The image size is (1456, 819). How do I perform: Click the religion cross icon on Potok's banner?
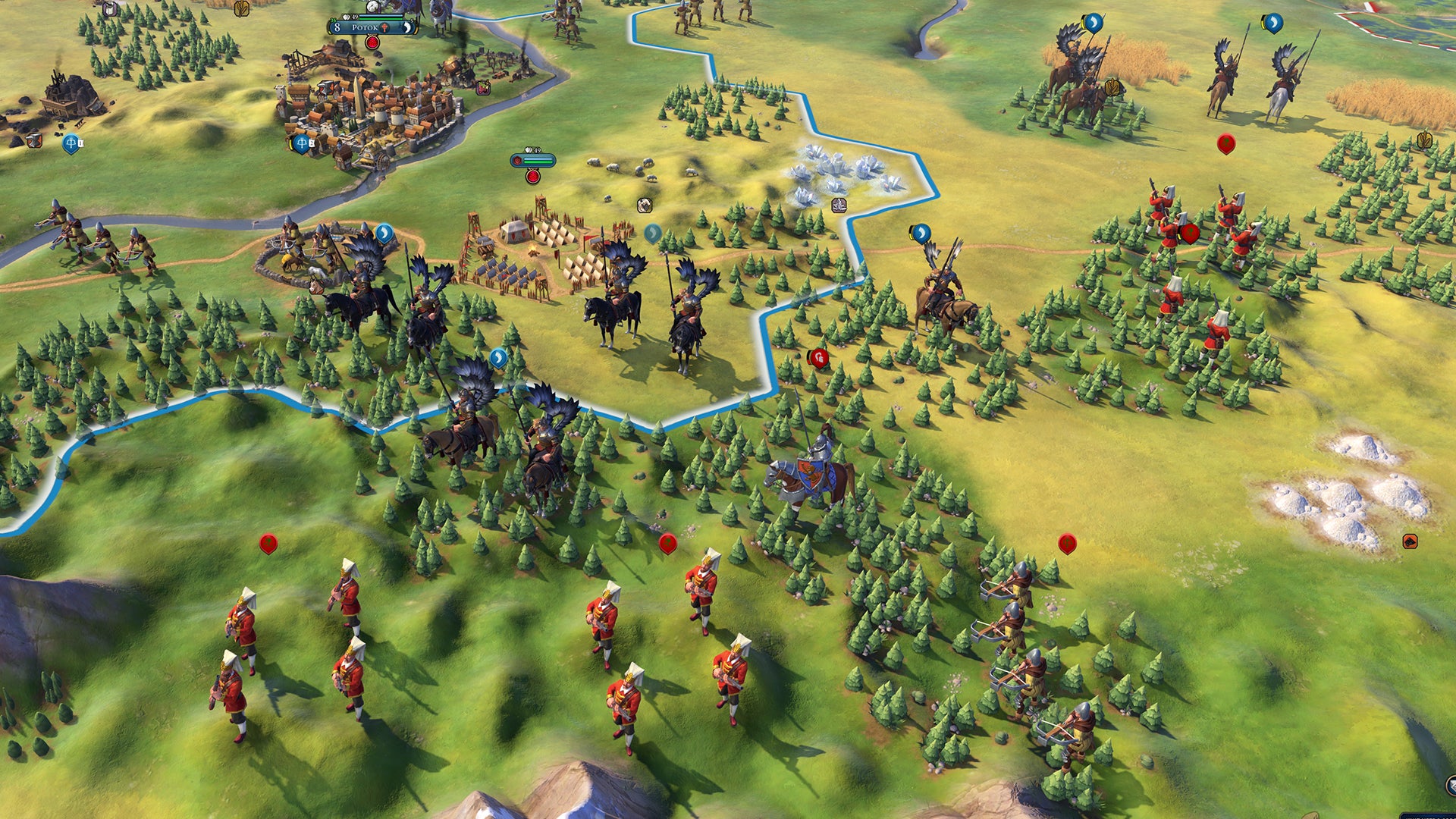385,28
